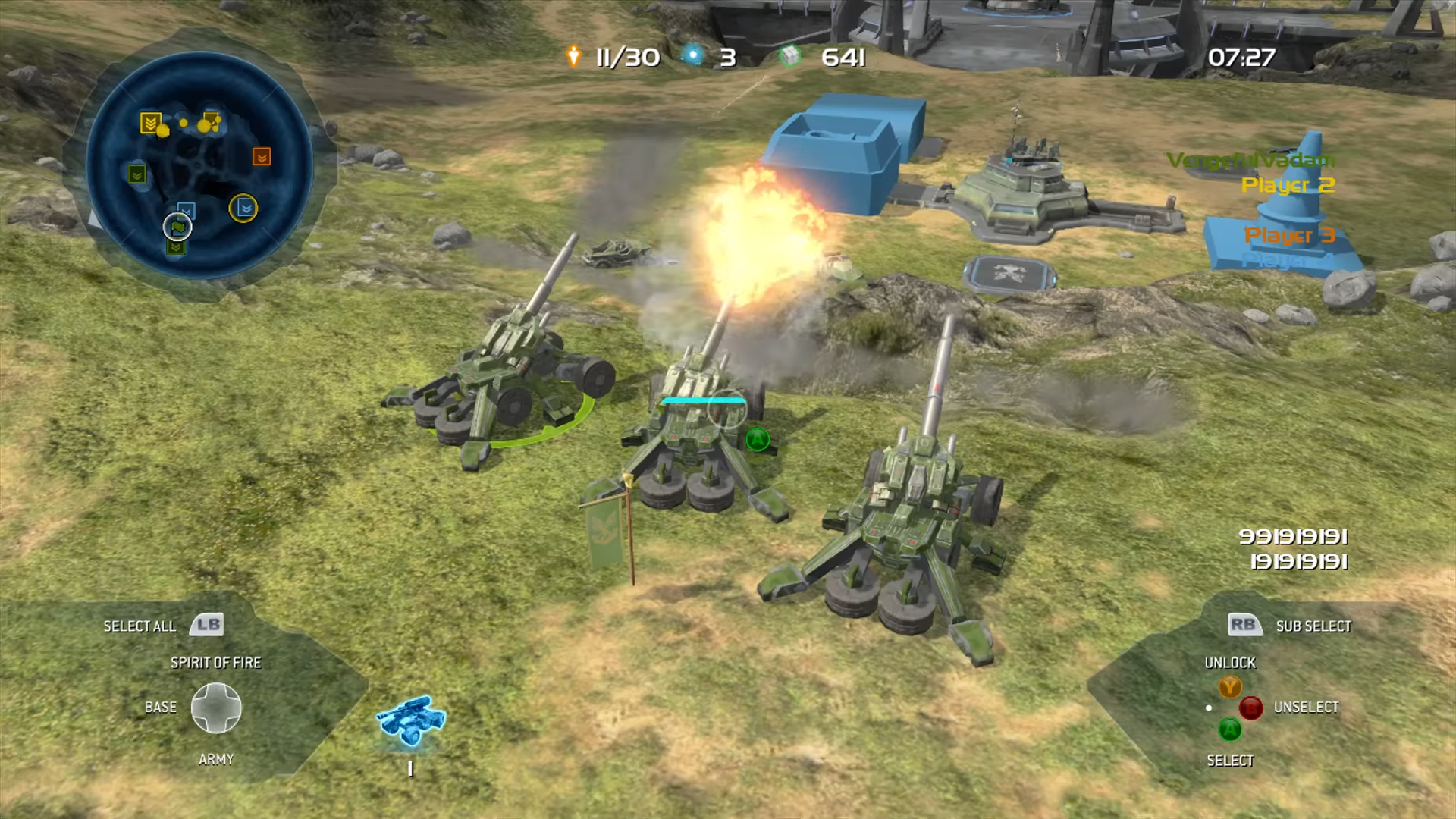Jump to the yellow-circled blue base marker

(x=243, y=208)
